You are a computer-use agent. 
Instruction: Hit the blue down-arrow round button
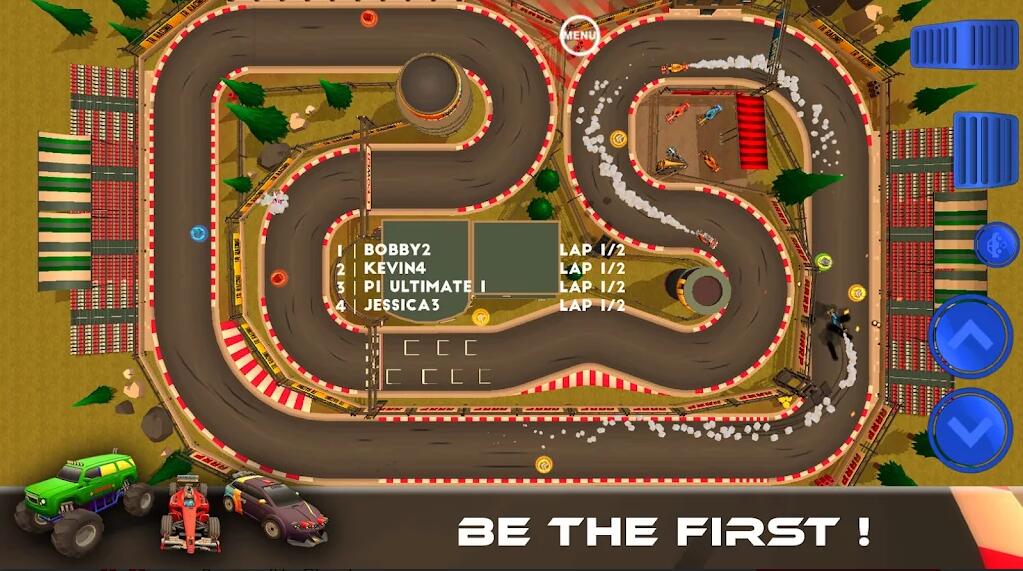970,430
